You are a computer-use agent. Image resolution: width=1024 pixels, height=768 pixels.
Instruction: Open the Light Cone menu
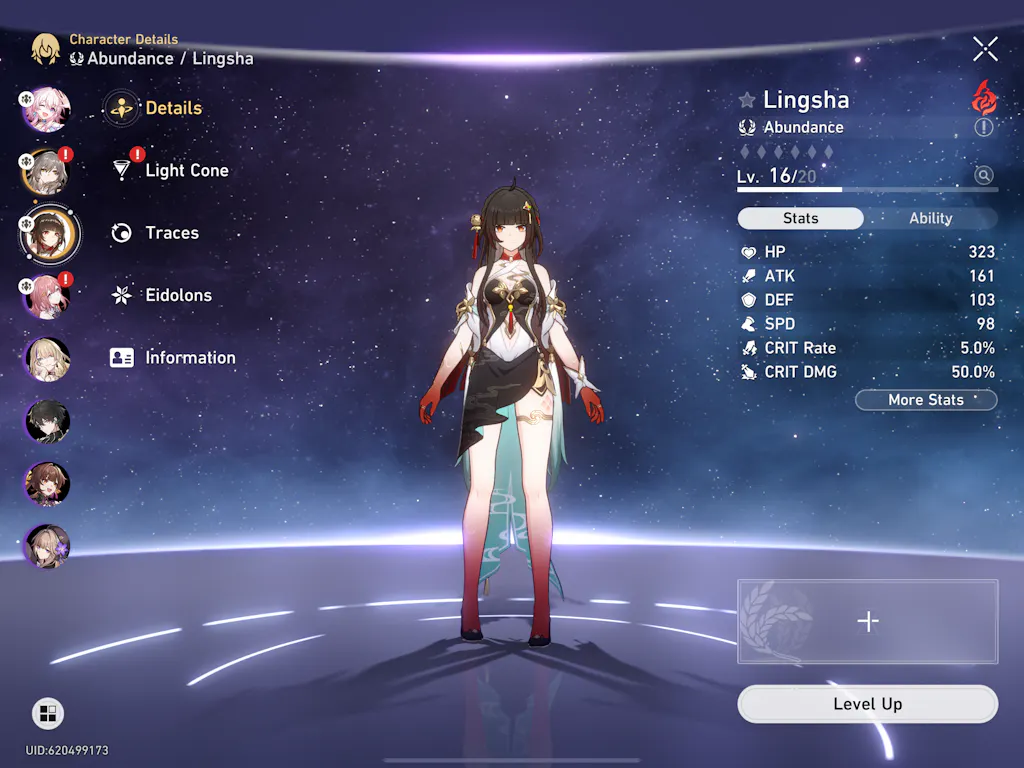point(186,171)
